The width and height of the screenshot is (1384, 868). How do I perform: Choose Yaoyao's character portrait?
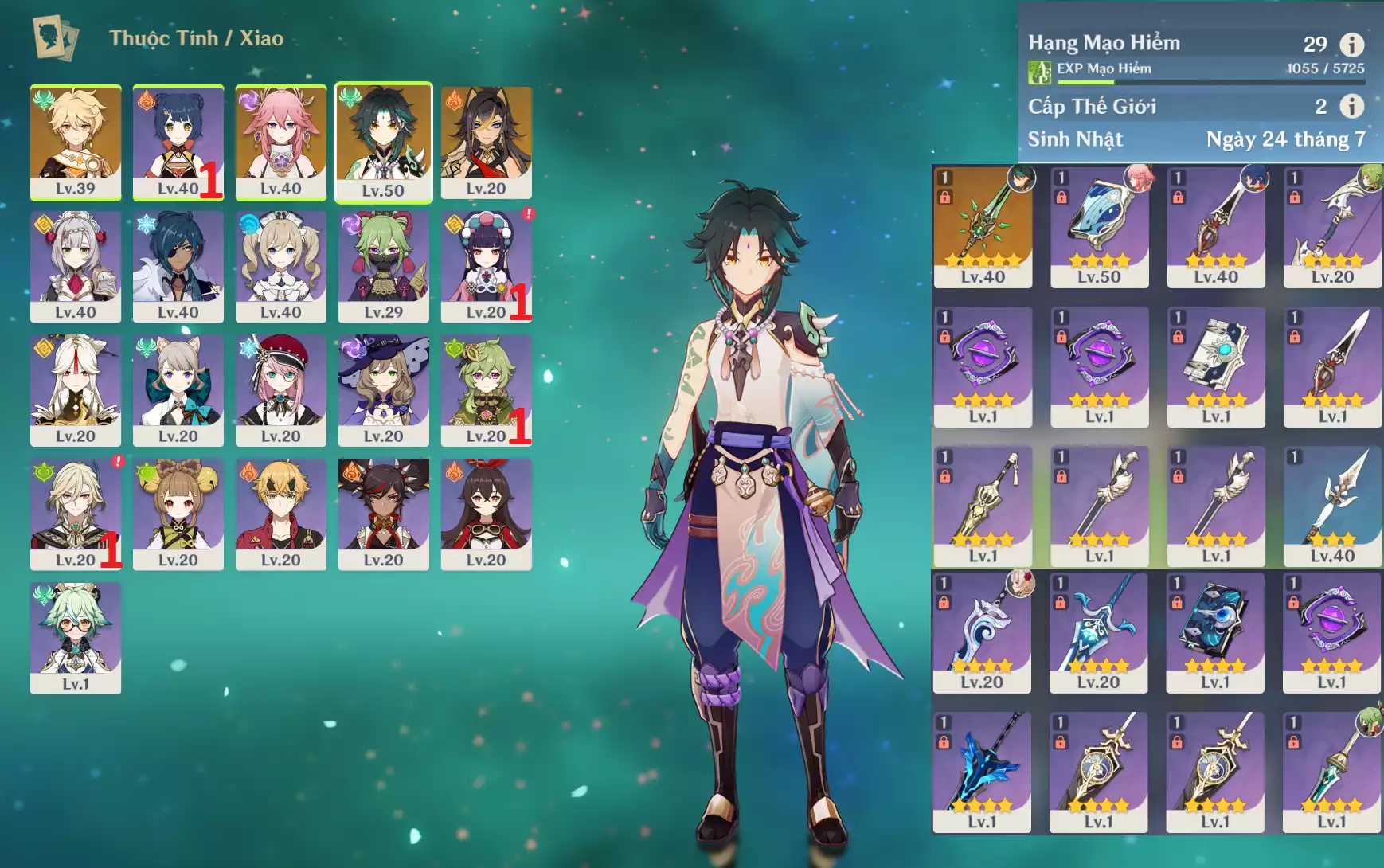[178, 514]
